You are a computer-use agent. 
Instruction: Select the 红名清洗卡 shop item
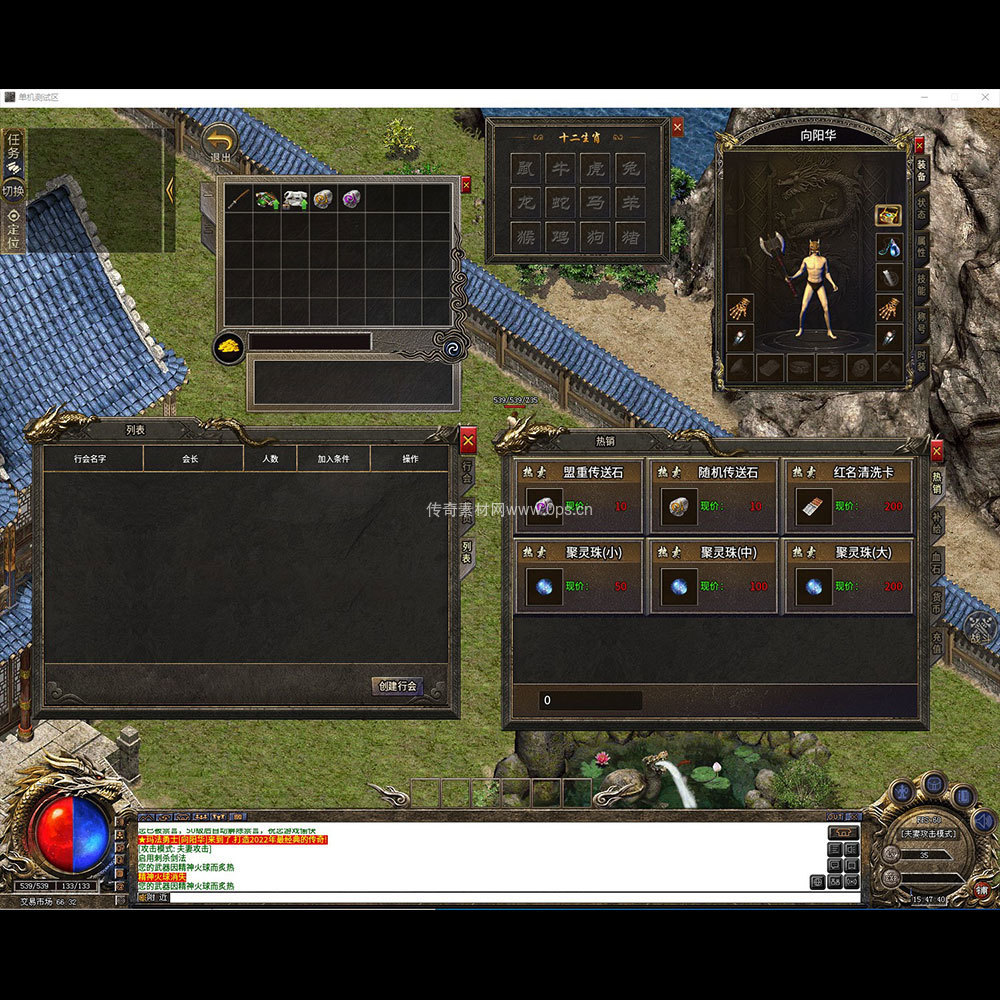pyautogui.click(x=811, y=506)
